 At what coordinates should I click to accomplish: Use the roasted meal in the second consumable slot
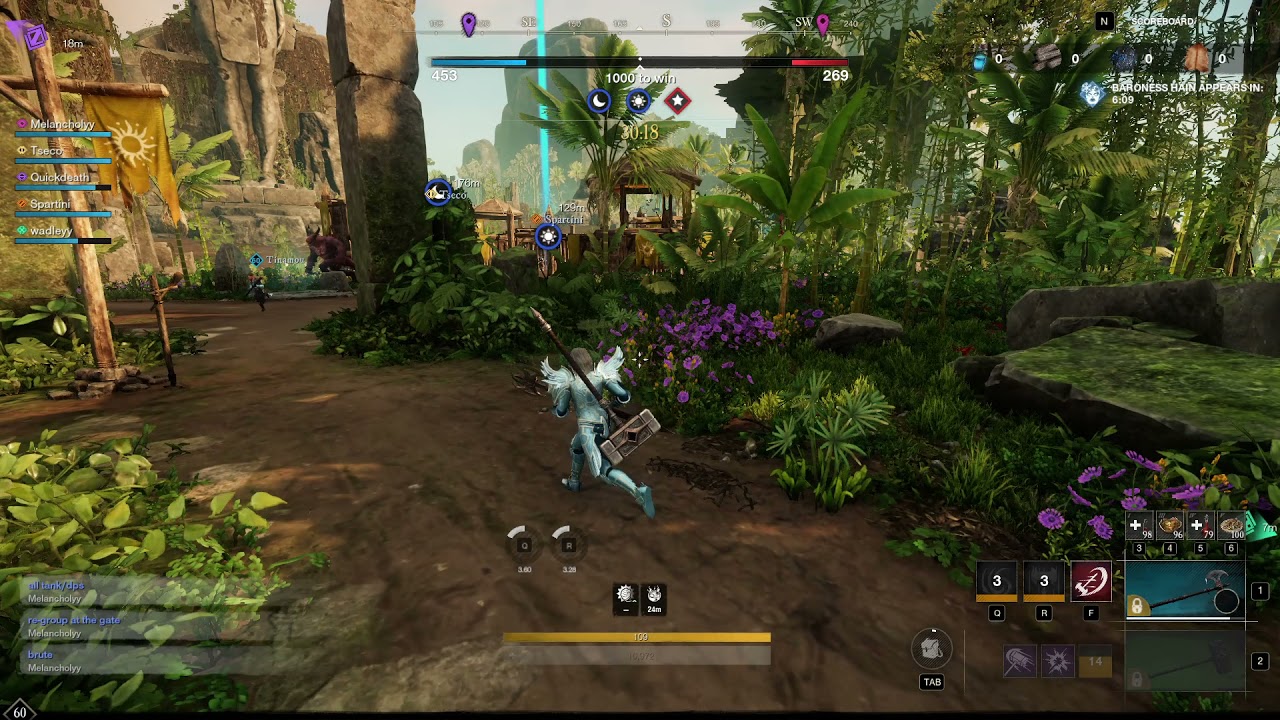[x=1170, y=527]
